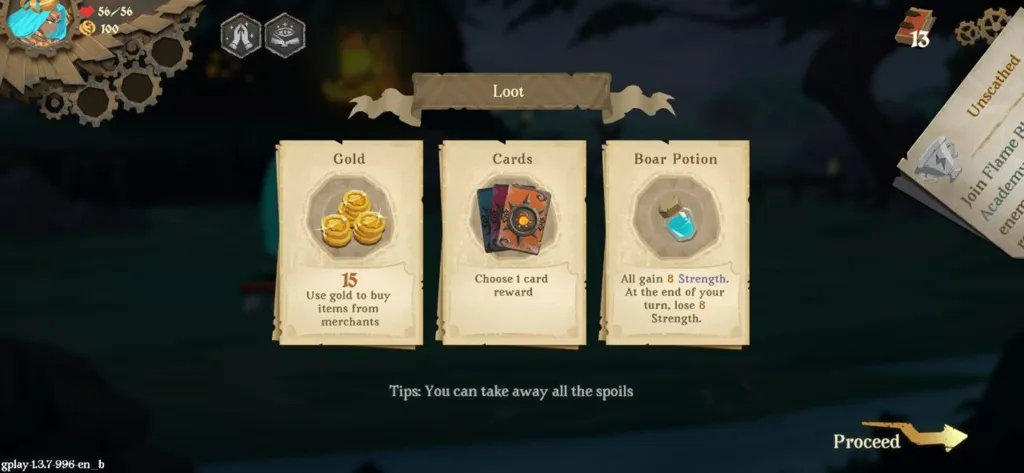This screenshot has width=1024, height=473.
Task: Select the praying hands relic icon
Action: (x=240, y=34)
